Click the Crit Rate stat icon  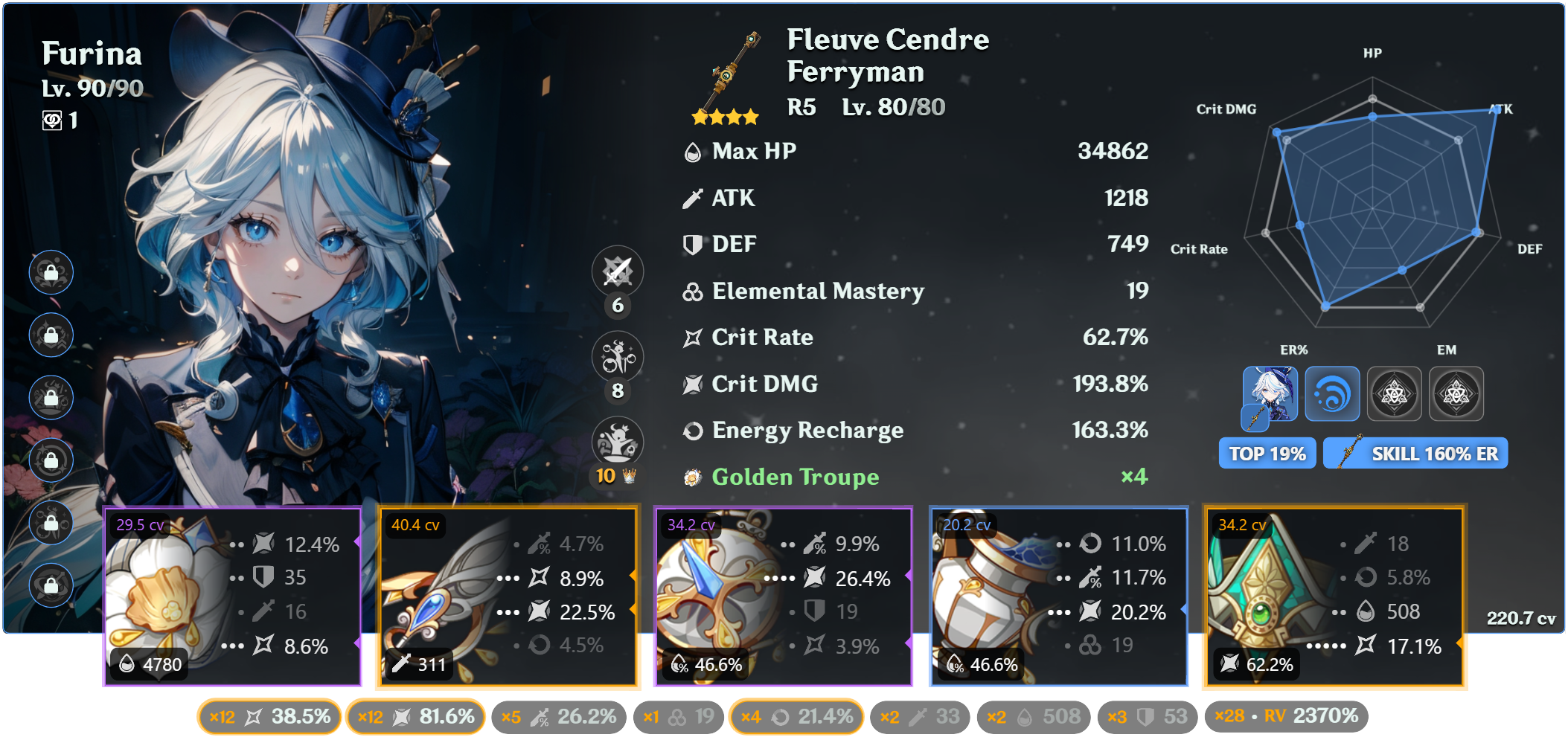click(x=691, y=337)
